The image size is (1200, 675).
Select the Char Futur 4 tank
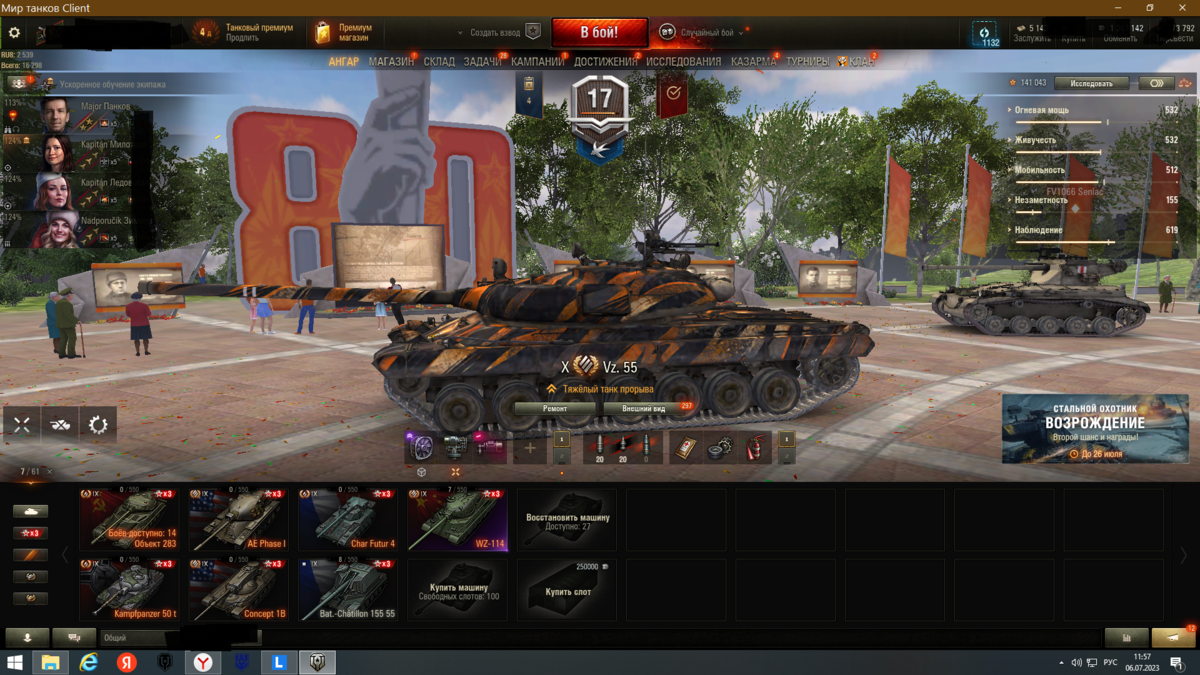348,520
